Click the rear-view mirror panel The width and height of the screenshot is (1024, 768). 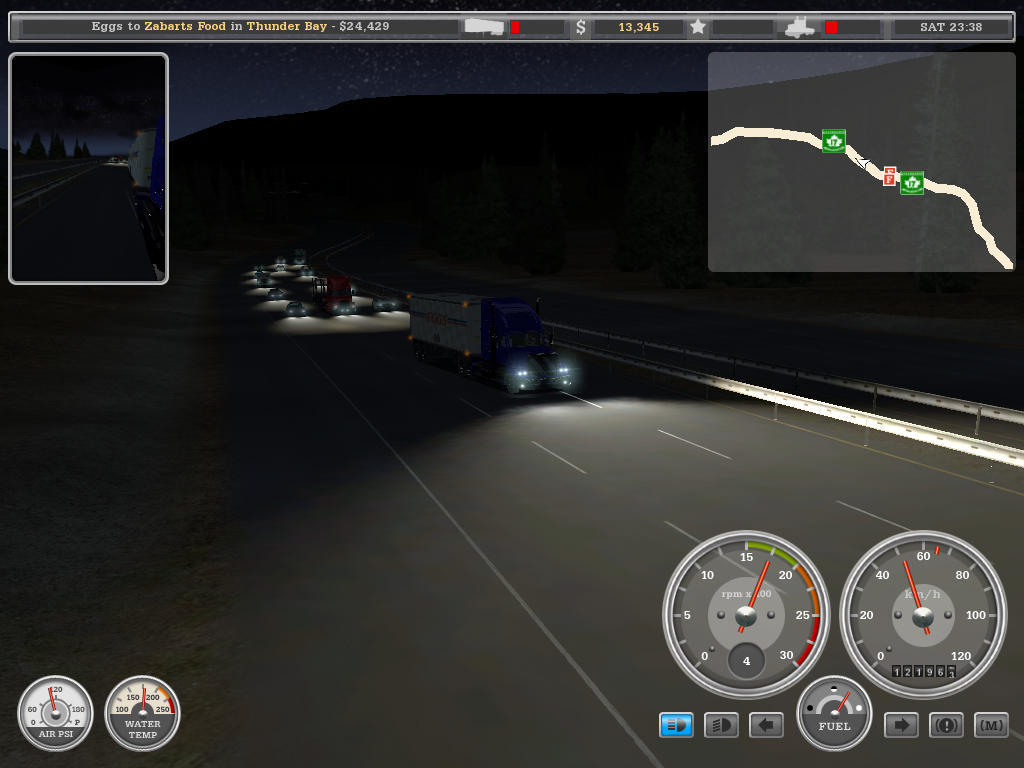tap(88, 168)
